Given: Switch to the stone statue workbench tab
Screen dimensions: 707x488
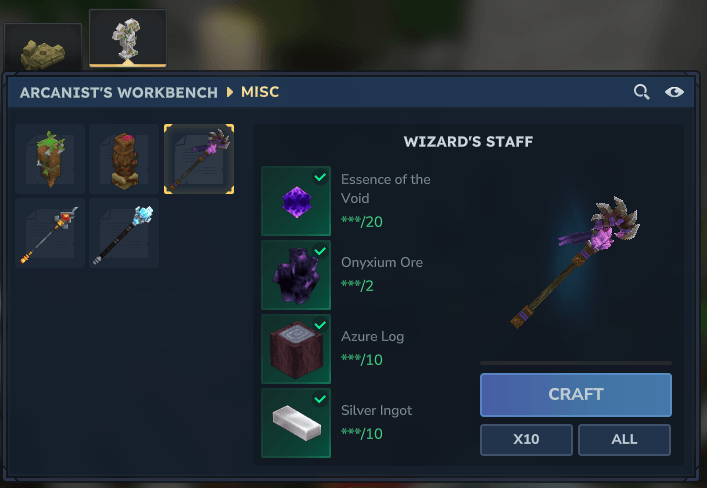Looking at the screenshot, I should (x=128, y=38).
